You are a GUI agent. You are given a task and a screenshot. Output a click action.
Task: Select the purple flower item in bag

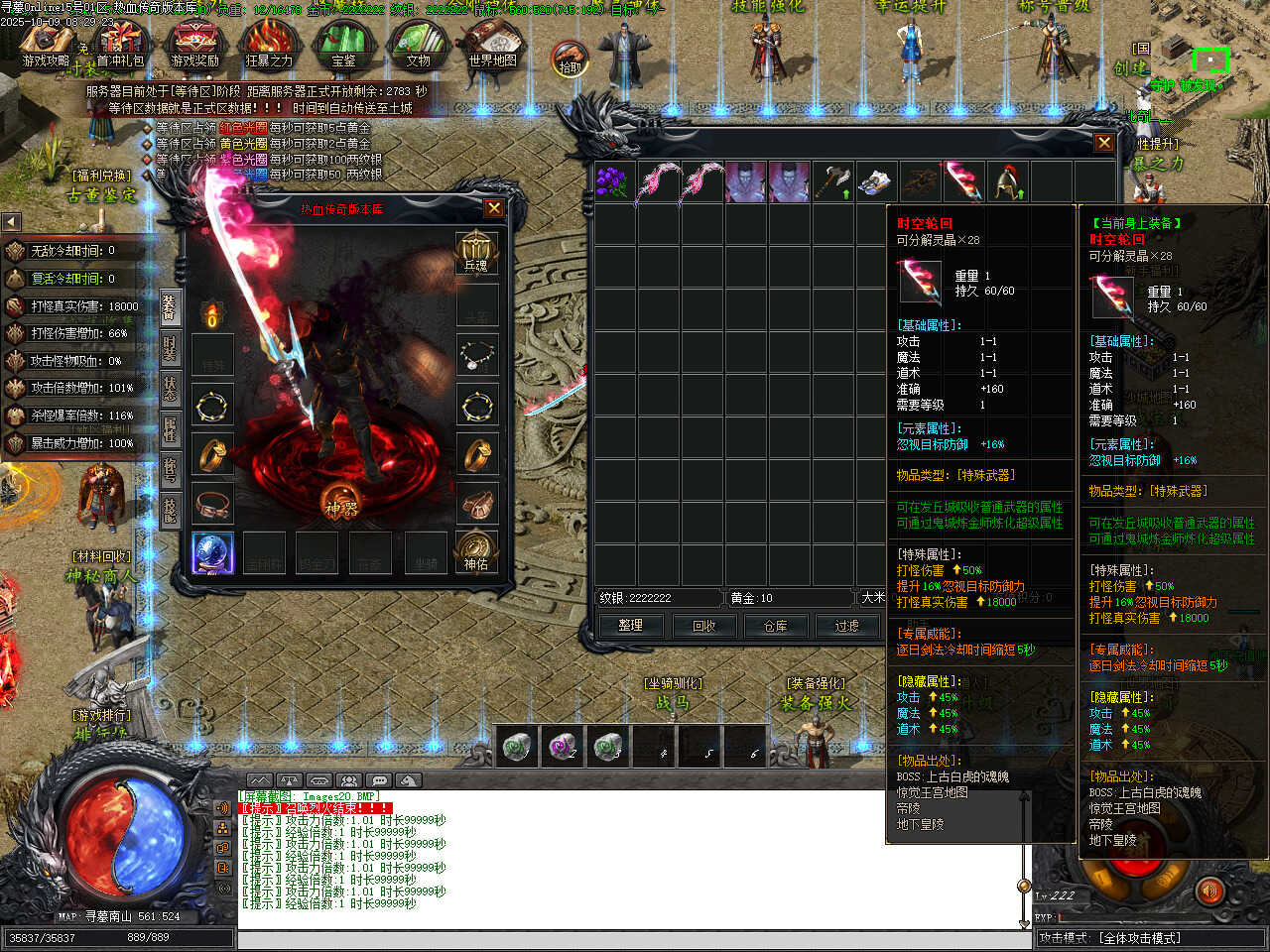coord(614,182)
